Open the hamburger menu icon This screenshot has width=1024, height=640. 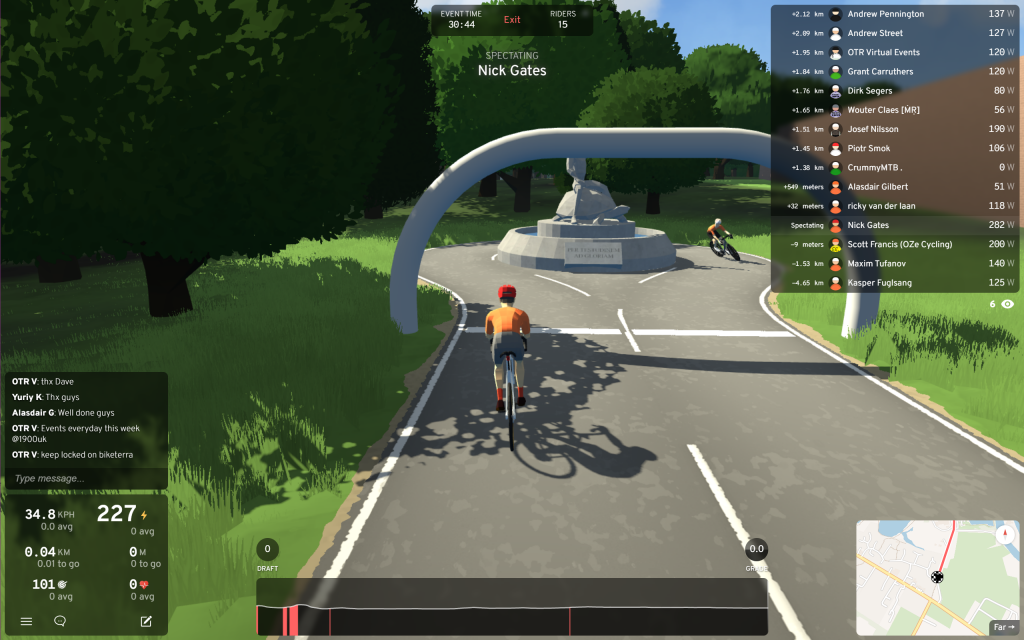27,621
